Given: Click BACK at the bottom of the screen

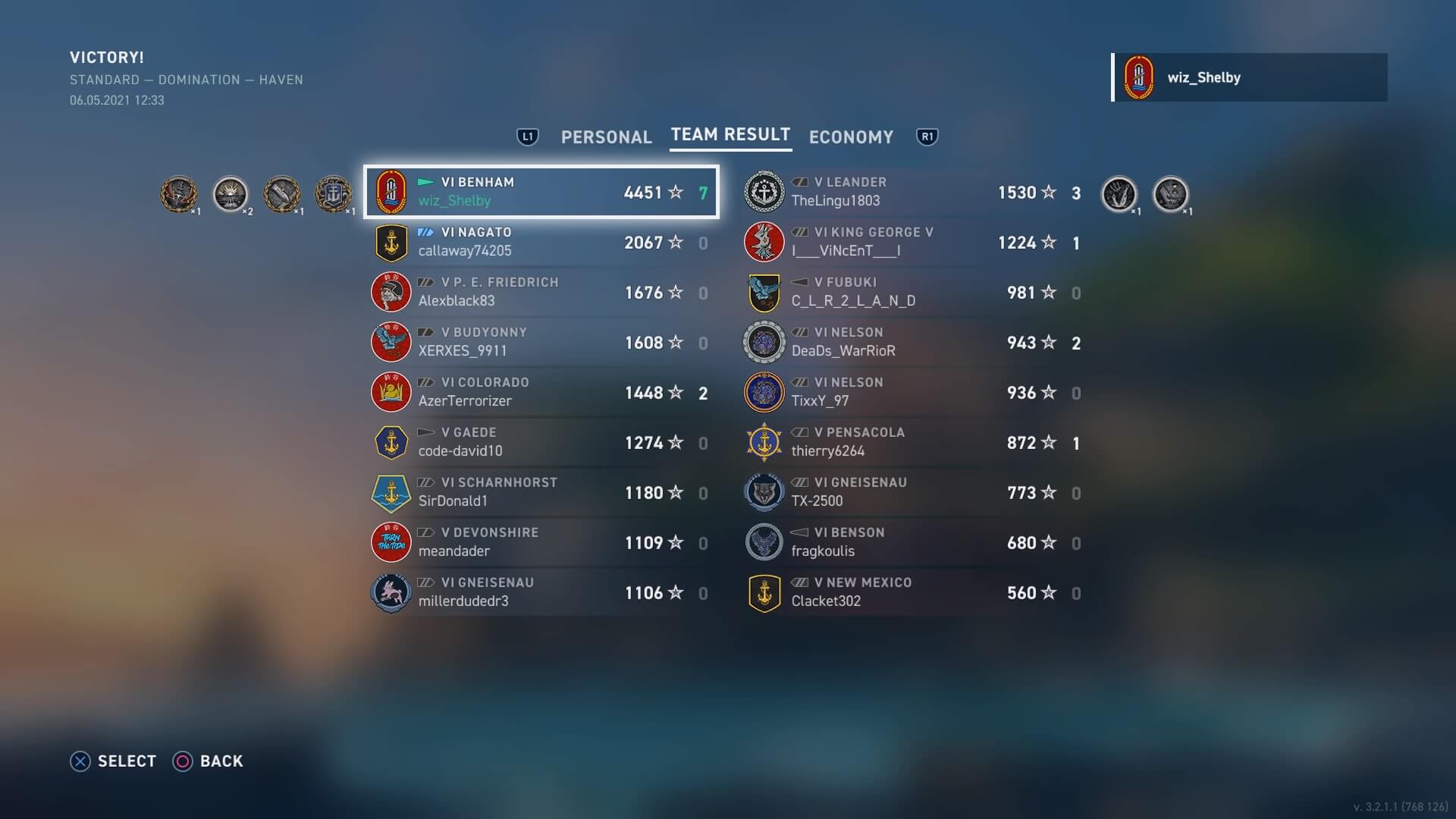Looking at the screenshot, I should point(209,761).
